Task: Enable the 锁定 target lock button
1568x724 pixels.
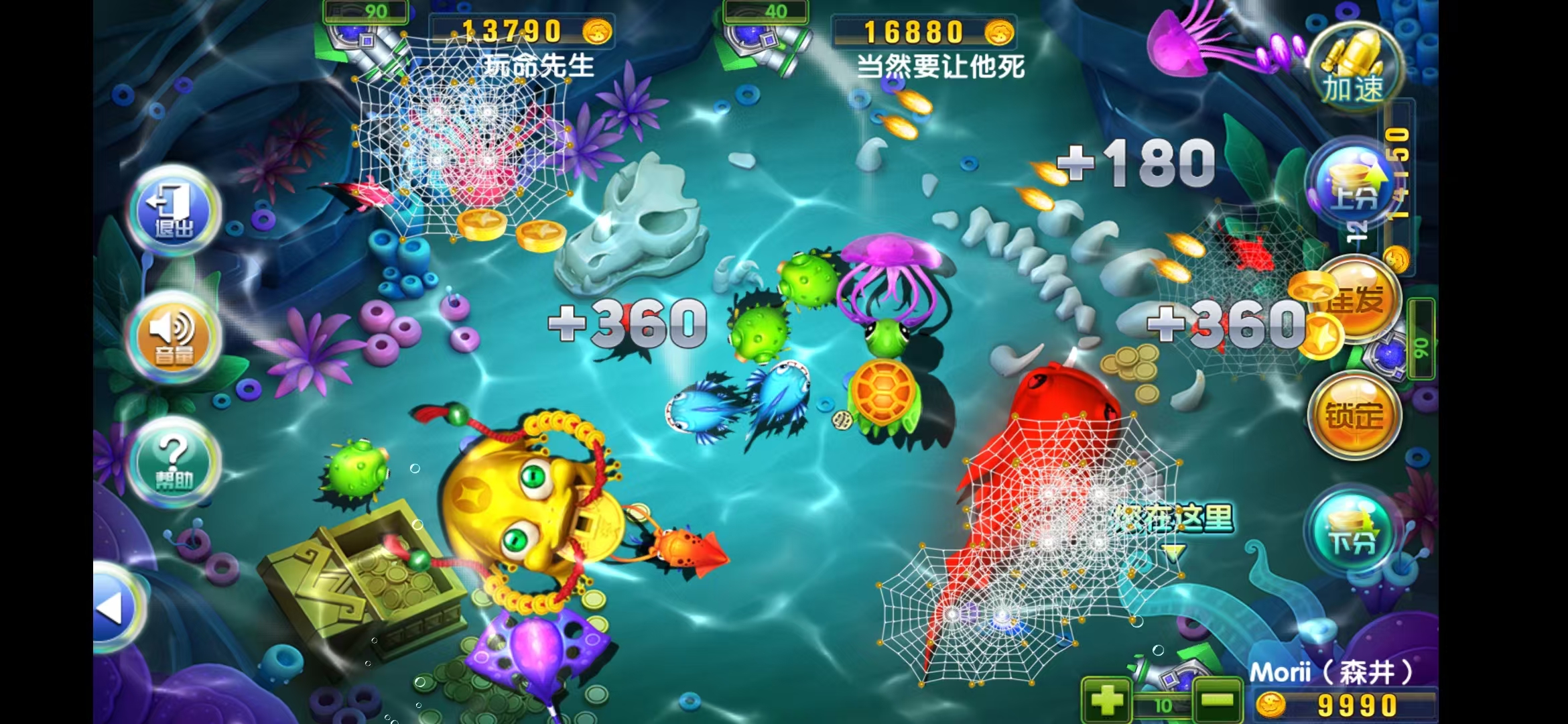Action: 1354,416
